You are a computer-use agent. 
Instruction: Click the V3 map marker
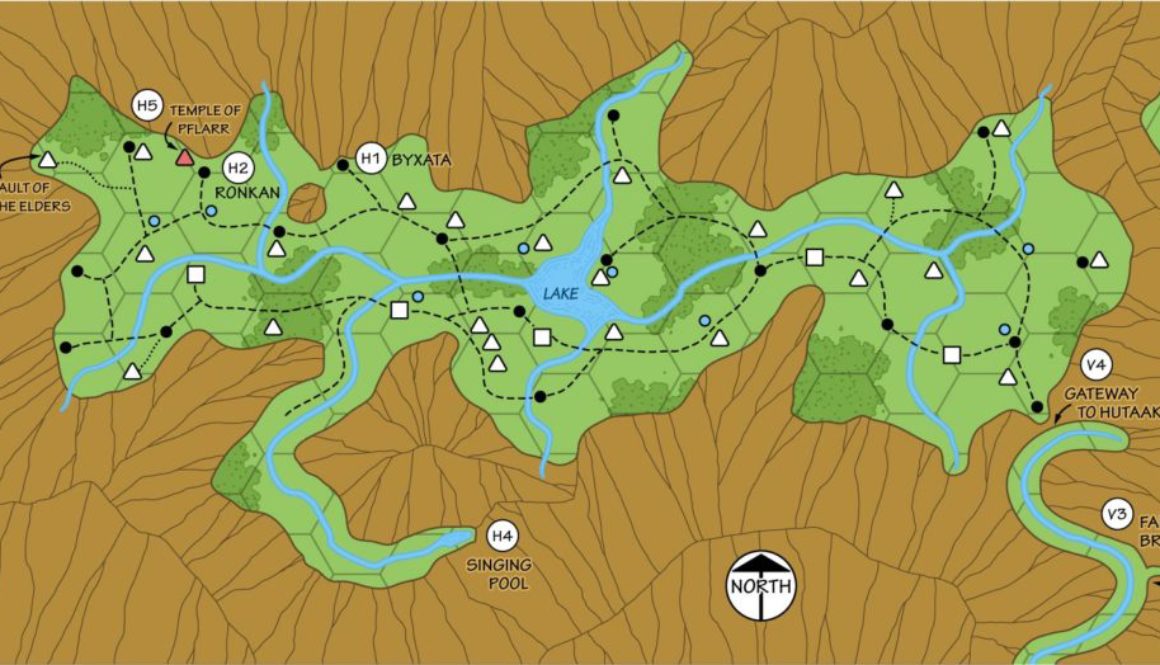(1117, 515)
